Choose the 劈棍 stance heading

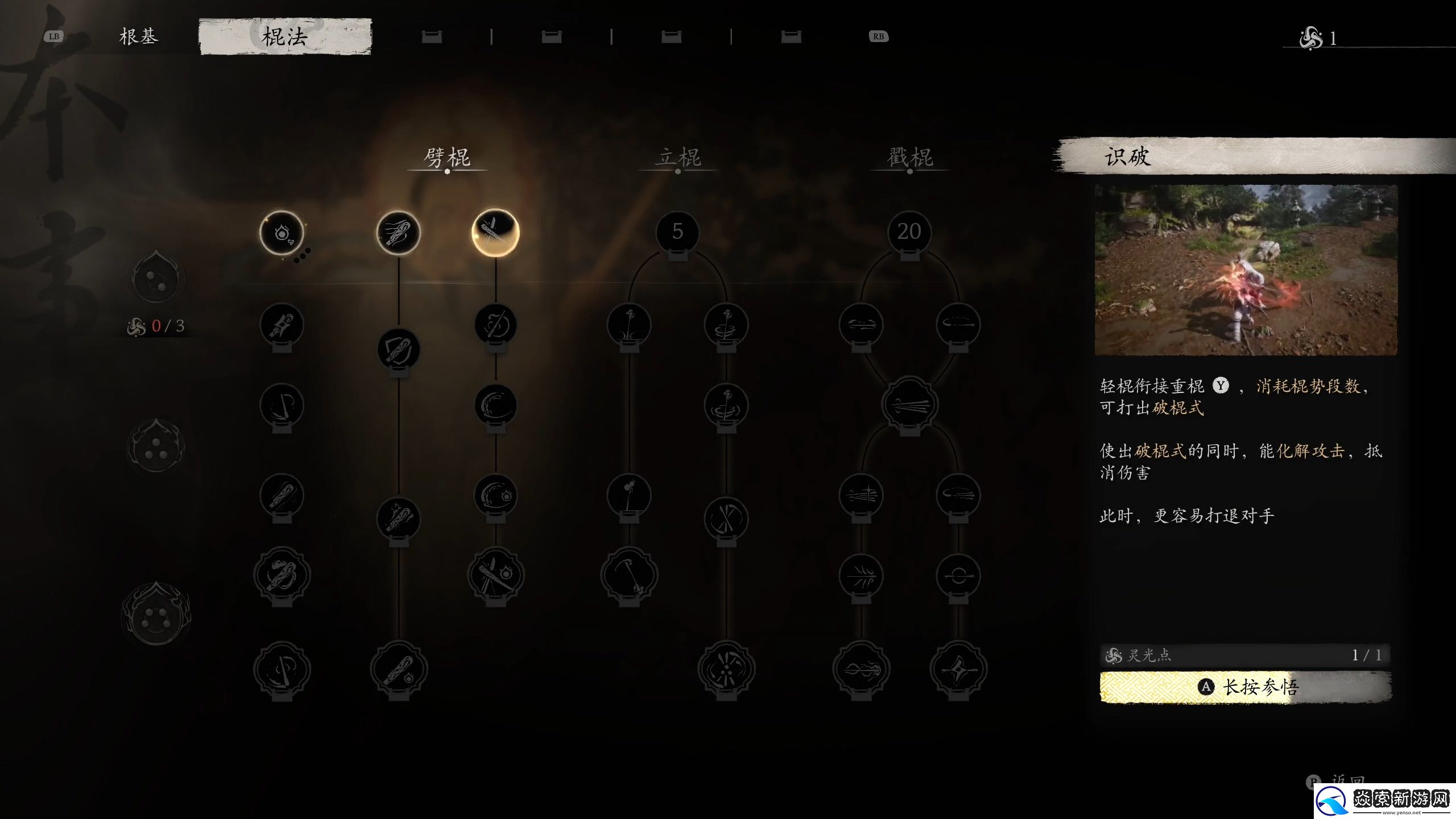(x=447, y=158)
